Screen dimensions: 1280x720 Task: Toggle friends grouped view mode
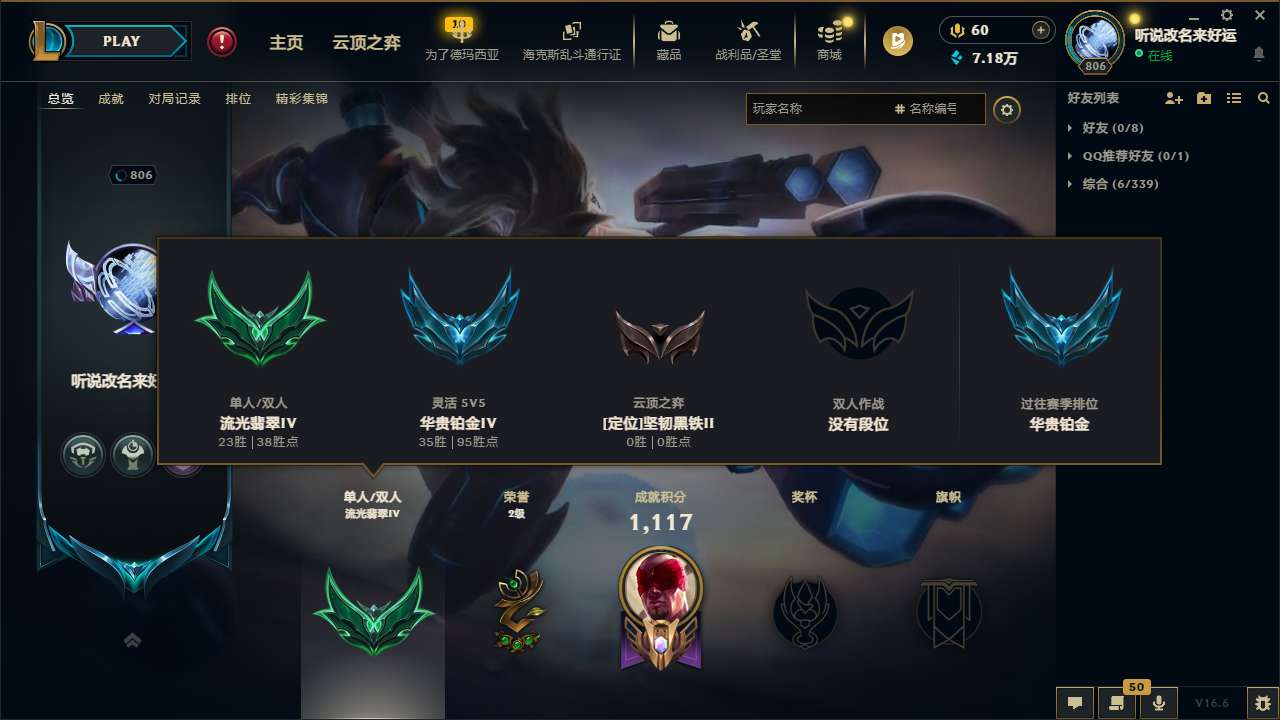coord(1204,97)
